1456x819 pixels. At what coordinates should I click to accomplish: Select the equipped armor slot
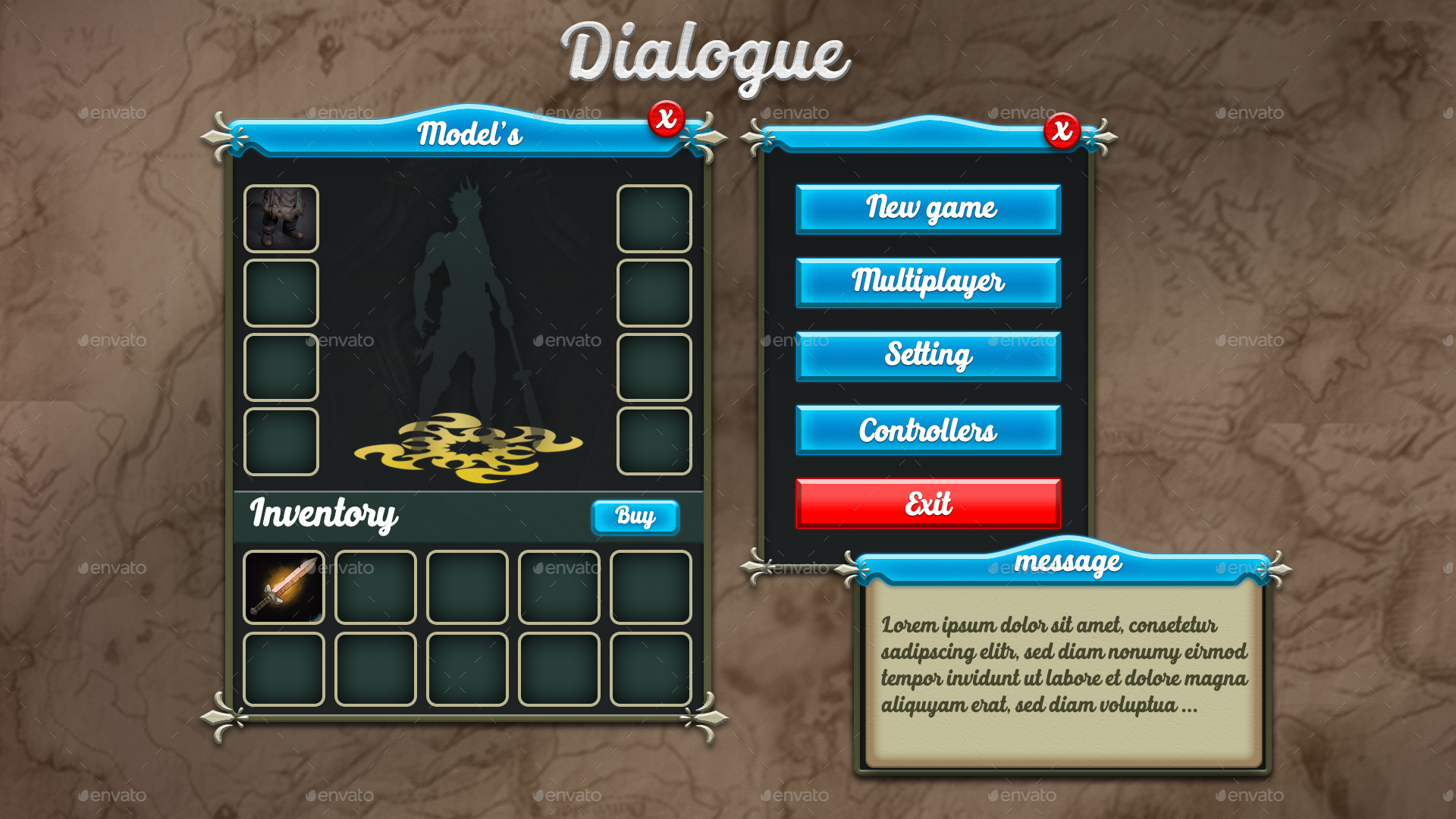point(281,218)
